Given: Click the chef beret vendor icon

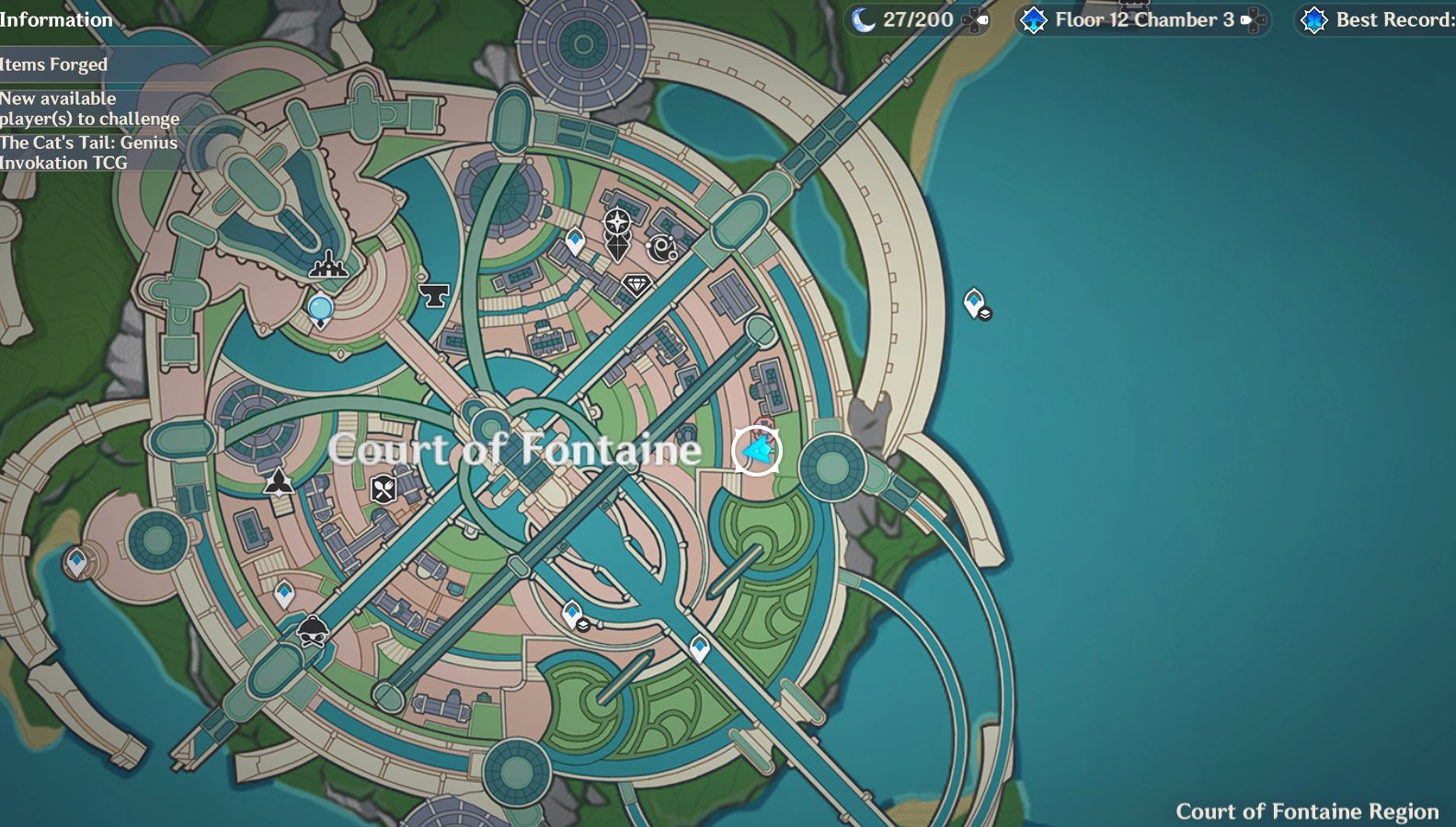Looking at the screenshot, I should [x=313, y=632].
